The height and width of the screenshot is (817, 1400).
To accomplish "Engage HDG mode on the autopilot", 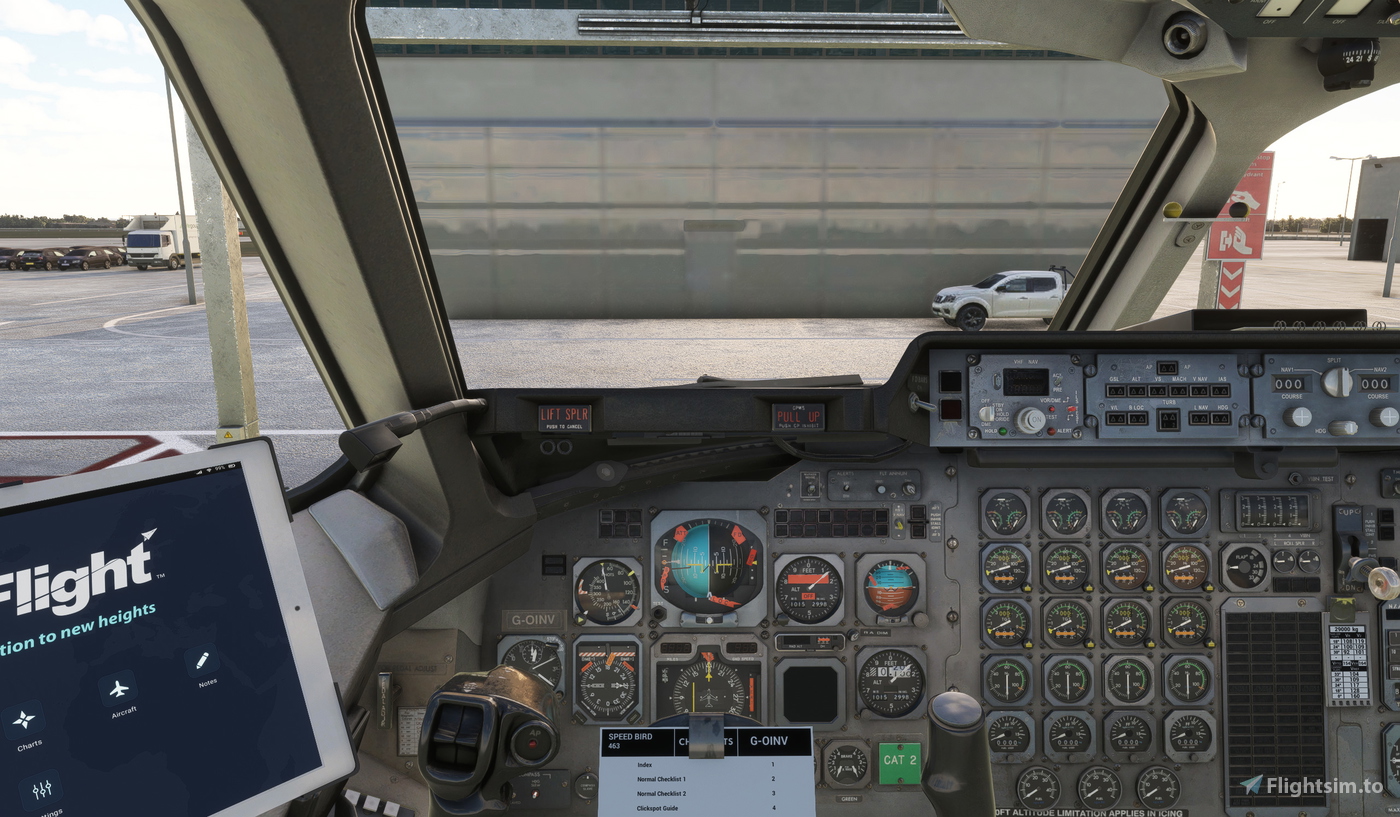I will 1219,418.
